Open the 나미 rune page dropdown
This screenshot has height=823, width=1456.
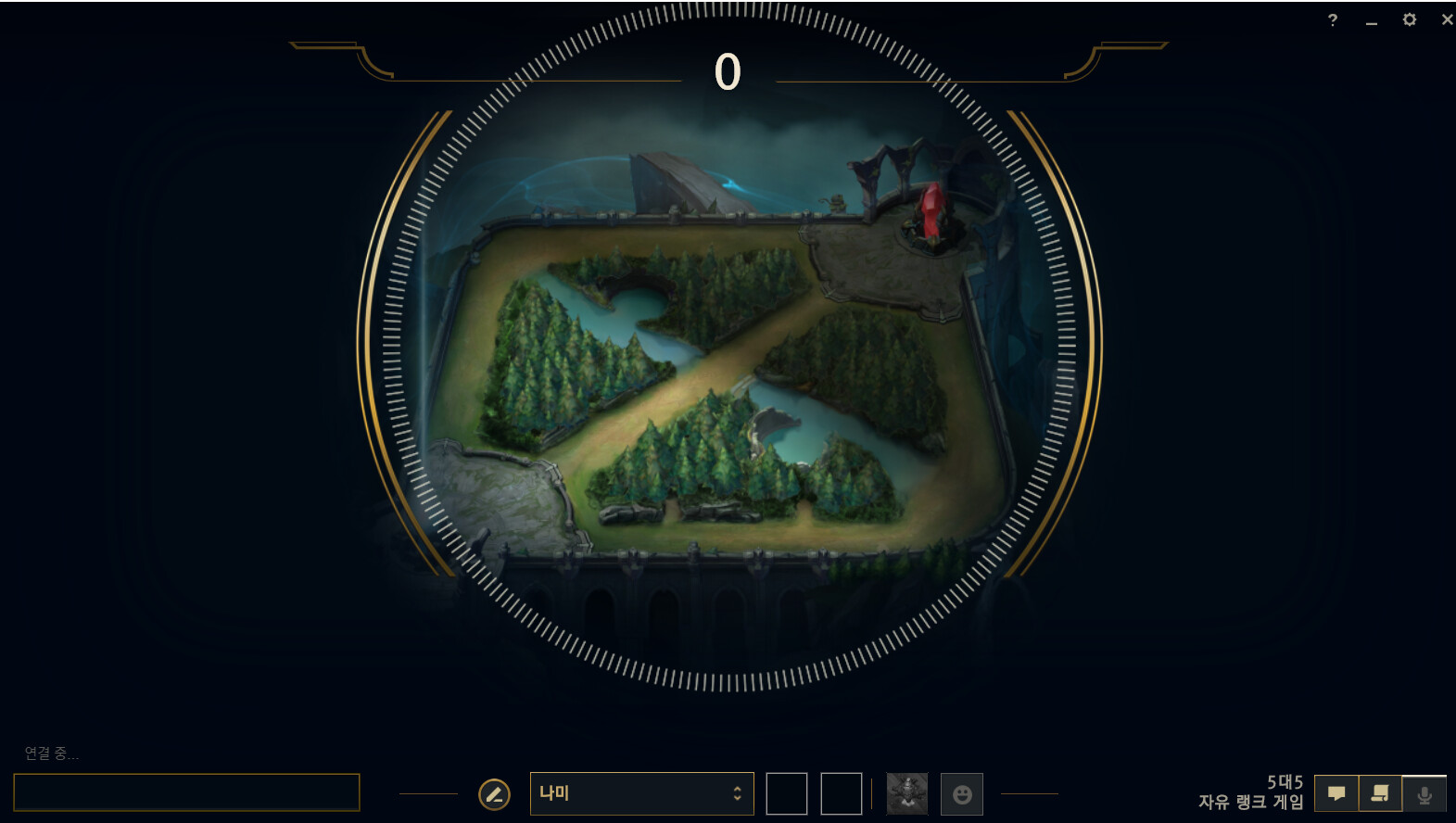(x=641, y=793)
